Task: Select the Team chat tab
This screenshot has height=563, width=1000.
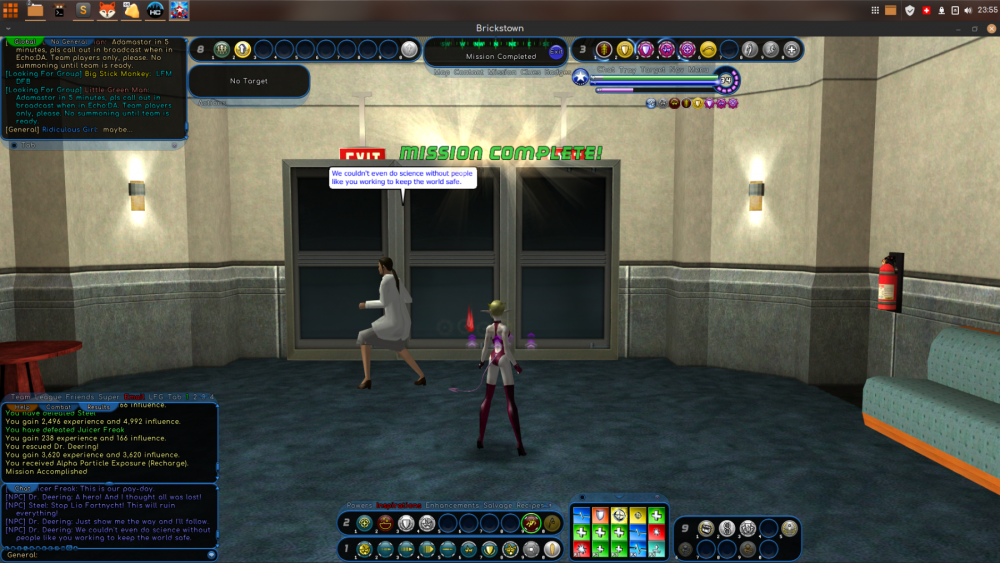Action: coord(22,397)
